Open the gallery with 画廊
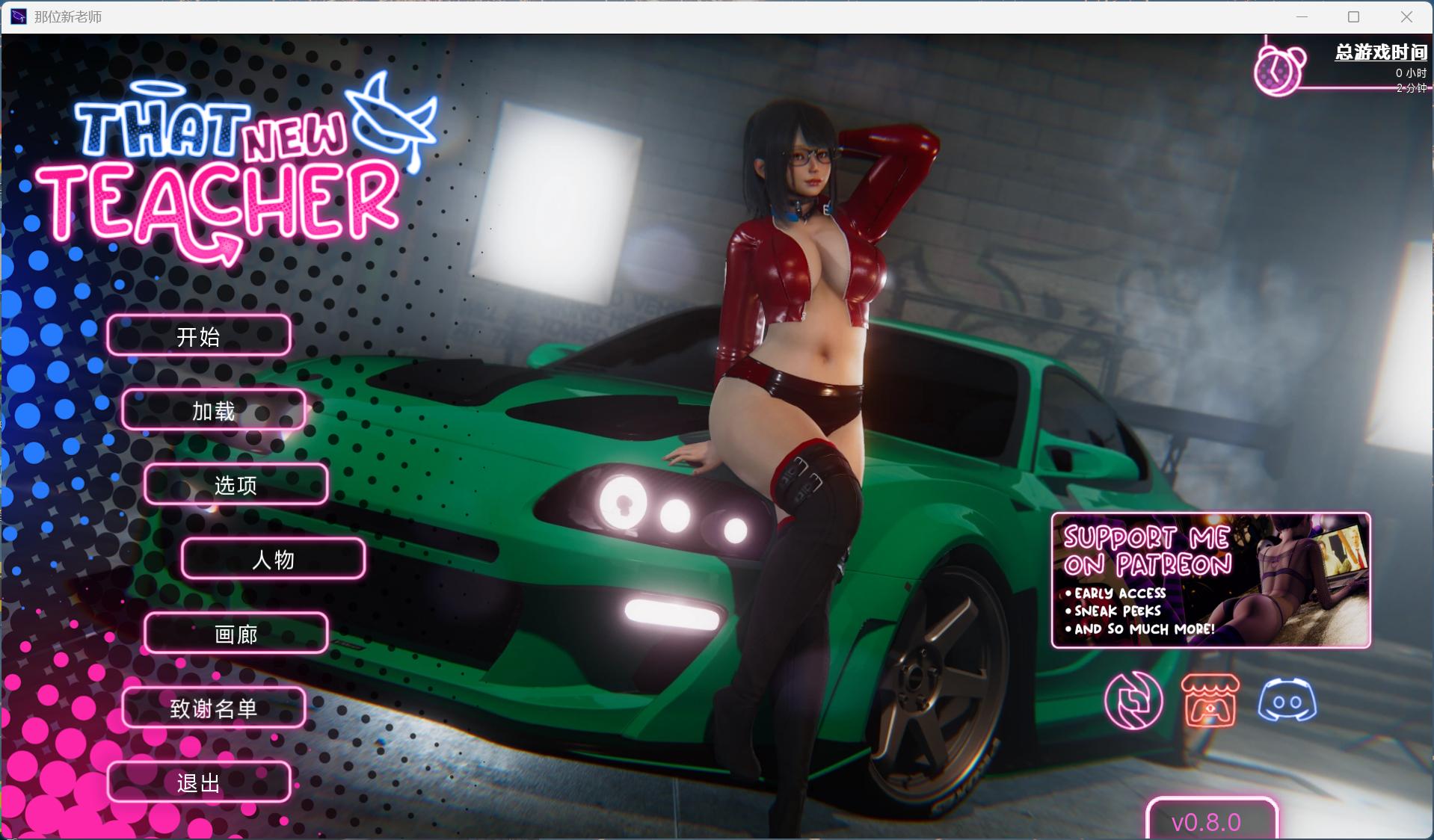1434x840 pixels. point(236,634)
